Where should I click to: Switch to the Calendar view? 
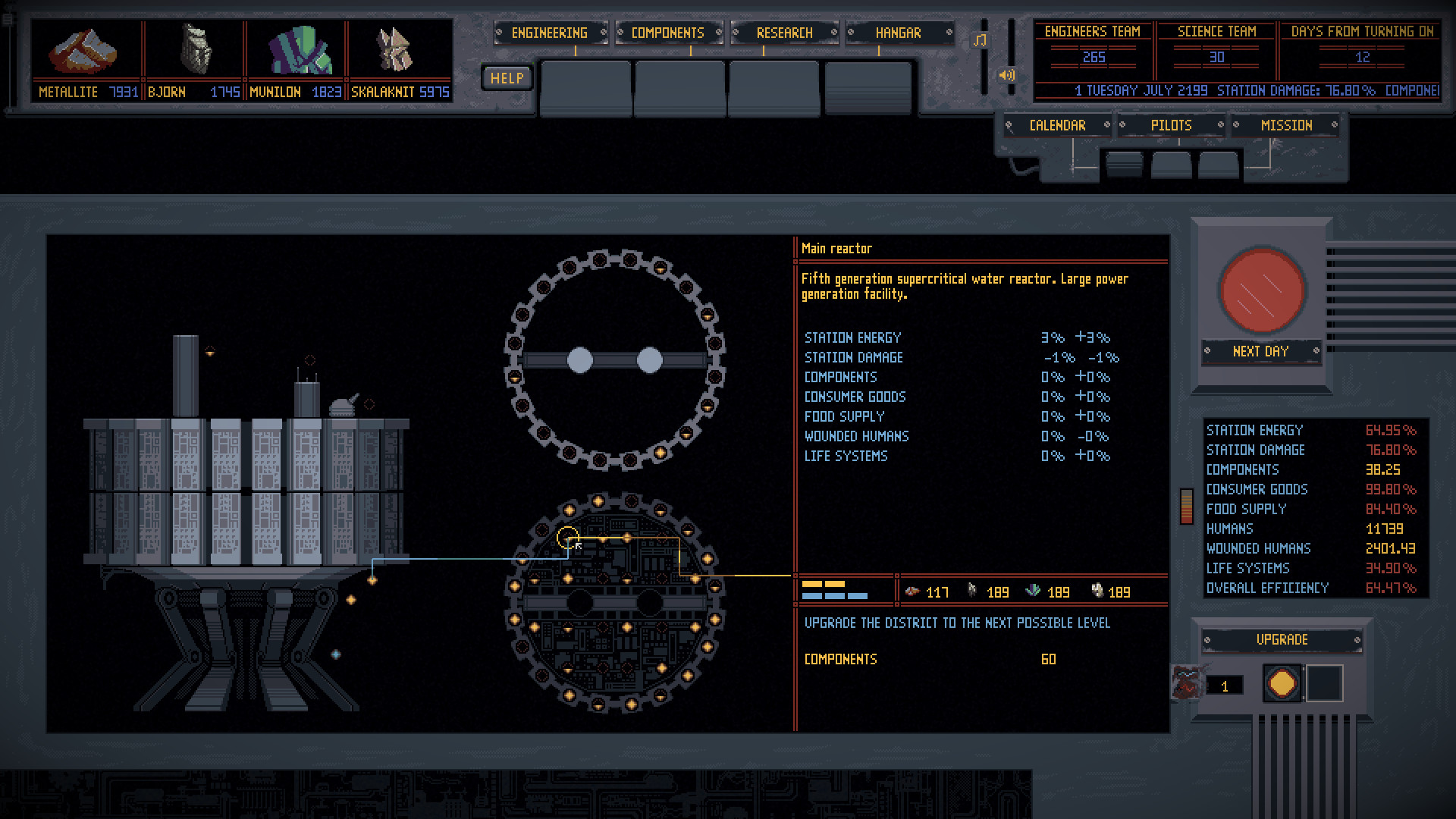click(1059, 124)
